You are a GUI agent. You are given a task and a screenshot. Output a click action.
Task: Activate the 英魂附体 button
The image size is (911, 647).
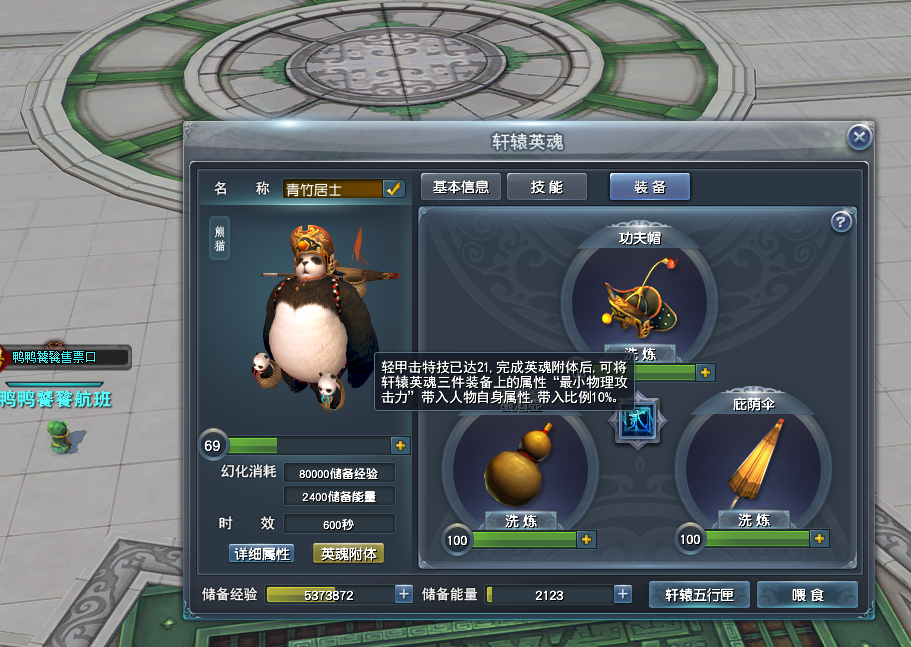(x=348, y=553)
